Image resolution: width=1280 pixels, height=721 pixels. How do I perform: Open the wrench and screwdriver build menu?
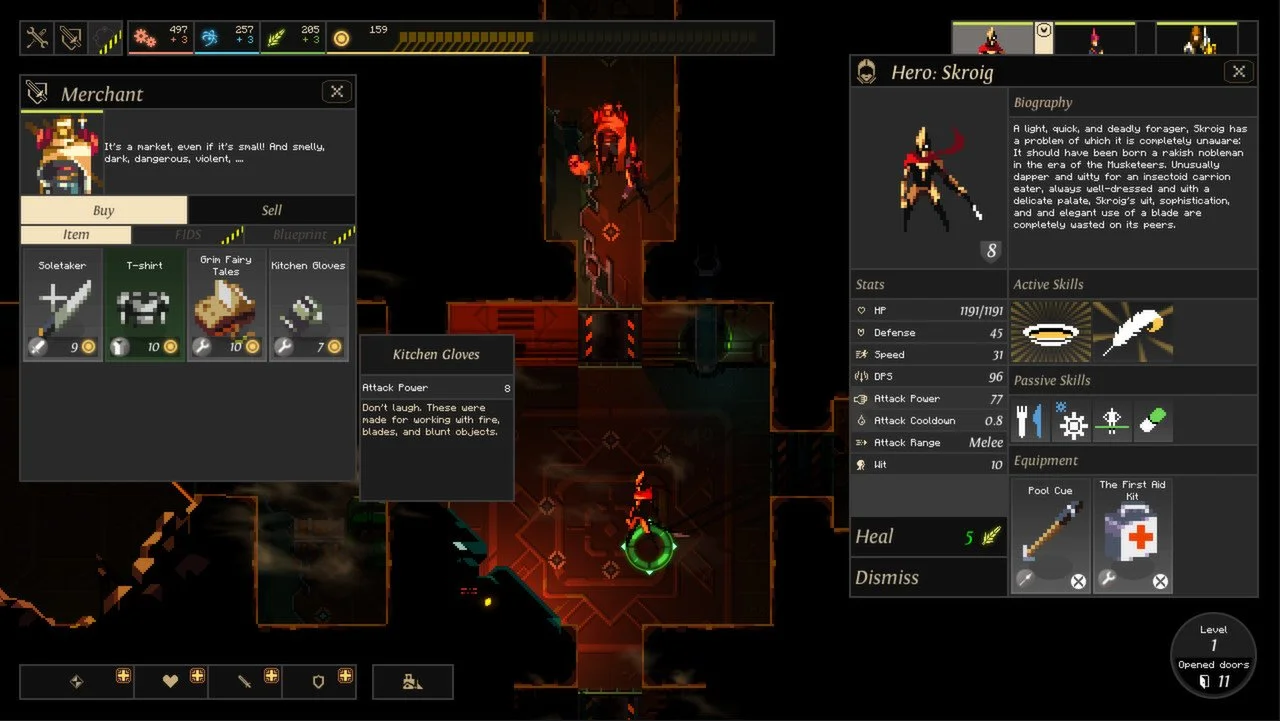38,38
